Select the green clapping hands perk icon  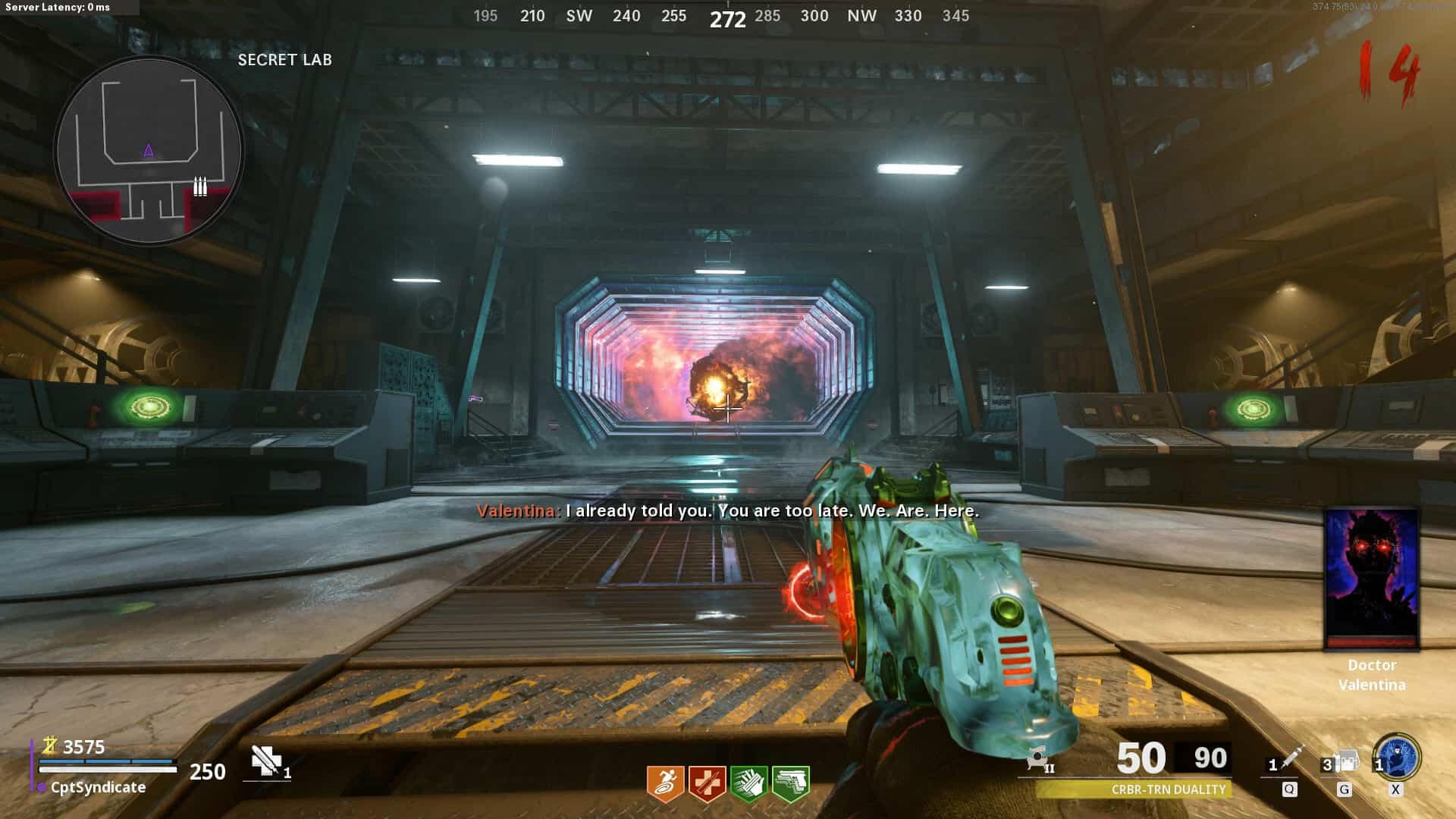748,783
